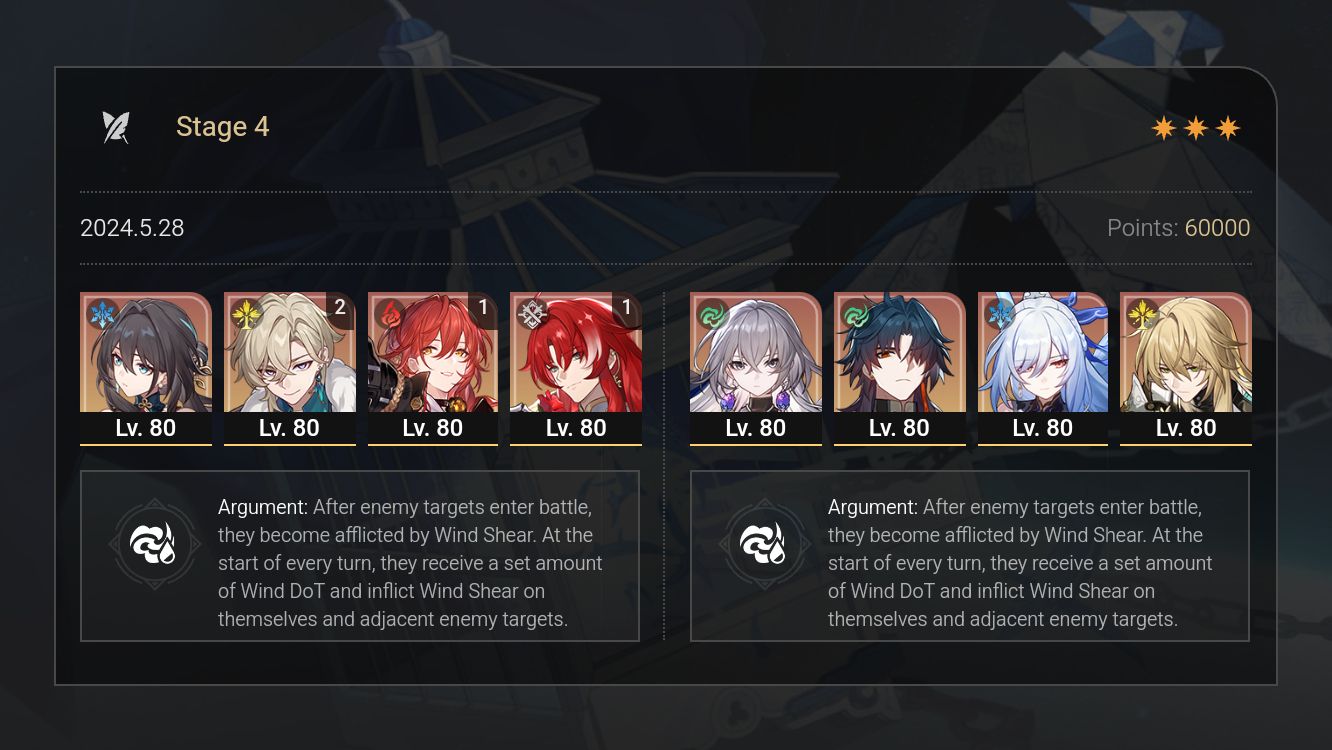1332x750 pixels.
Task: Select Jingliu's character portrait
Action: coord(1043,355)
